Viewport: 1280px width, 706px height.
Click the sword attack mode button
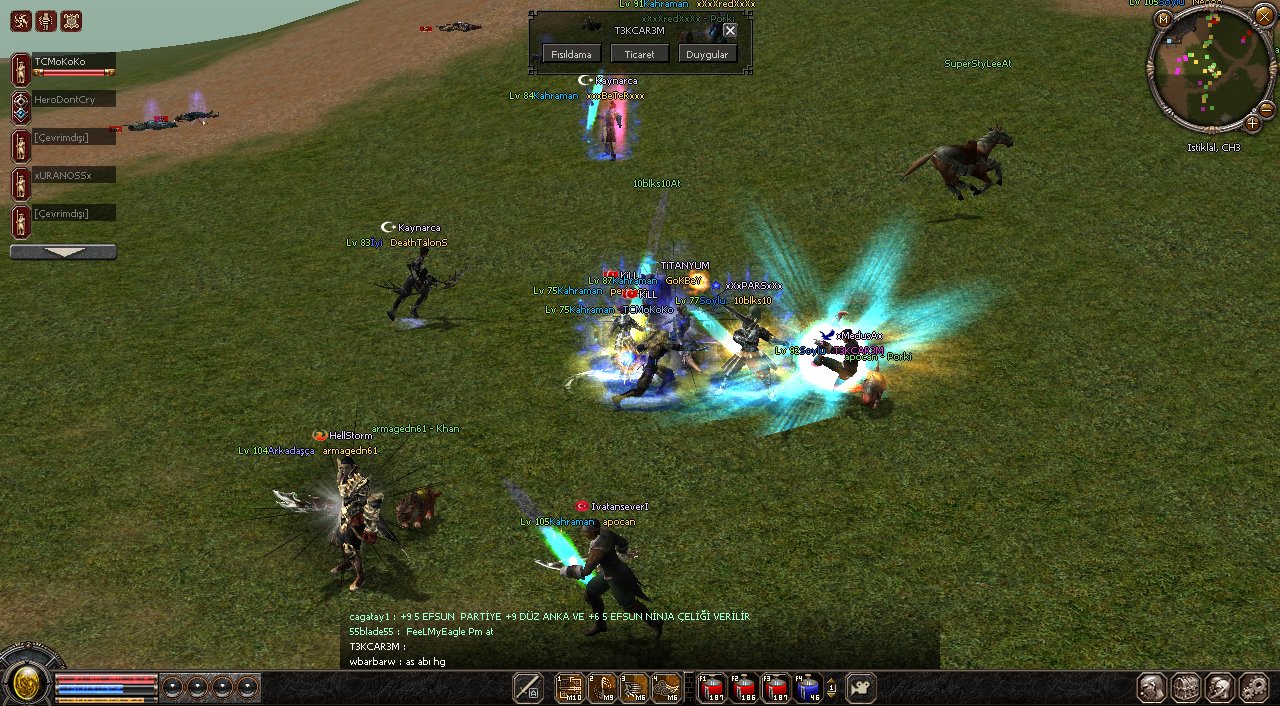[x=528, y=687]
